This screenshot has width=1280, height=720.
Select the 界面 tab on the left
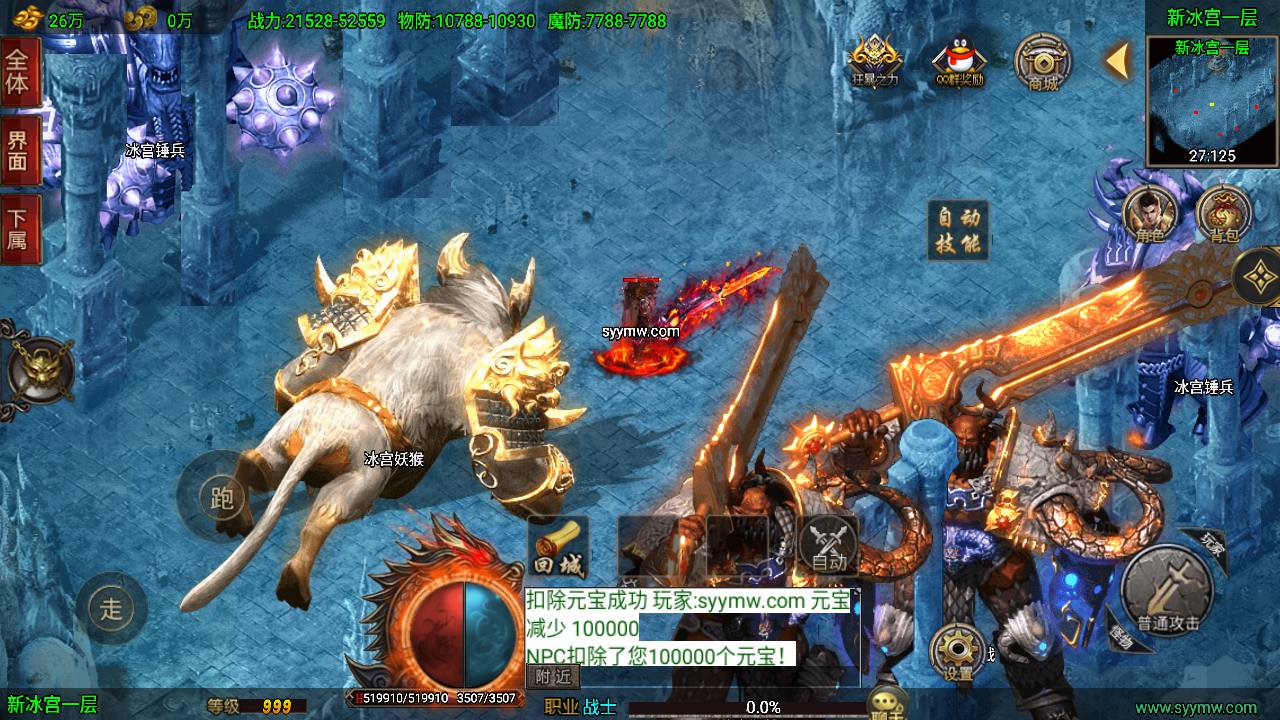[x=19, y=151]
